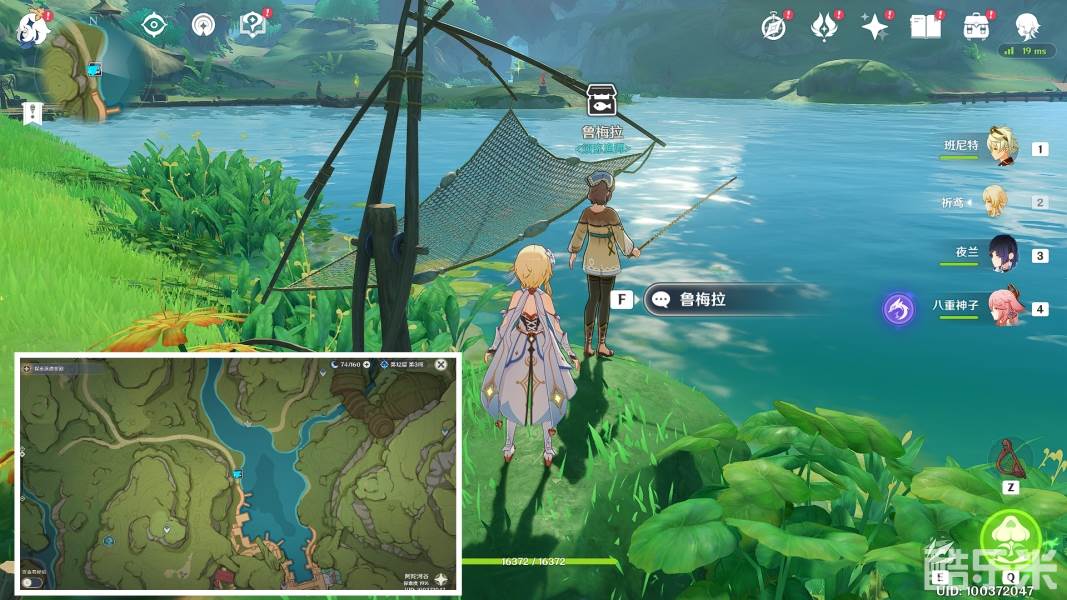Open the Wish four-pointed star icon
This screenshot has width=1067, height=600.
tap(875, 27)
